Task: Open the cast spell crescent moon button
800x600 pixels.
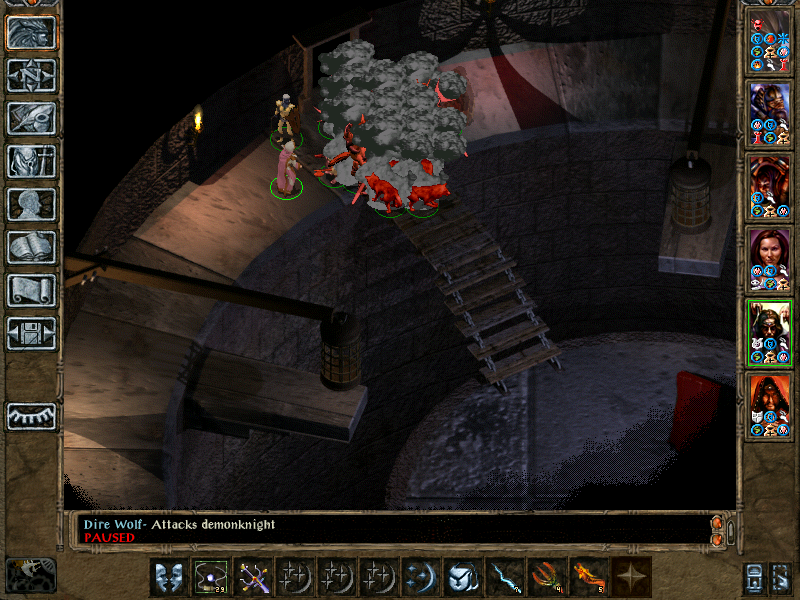Action: pyautogui.click(x=421, y=577)
